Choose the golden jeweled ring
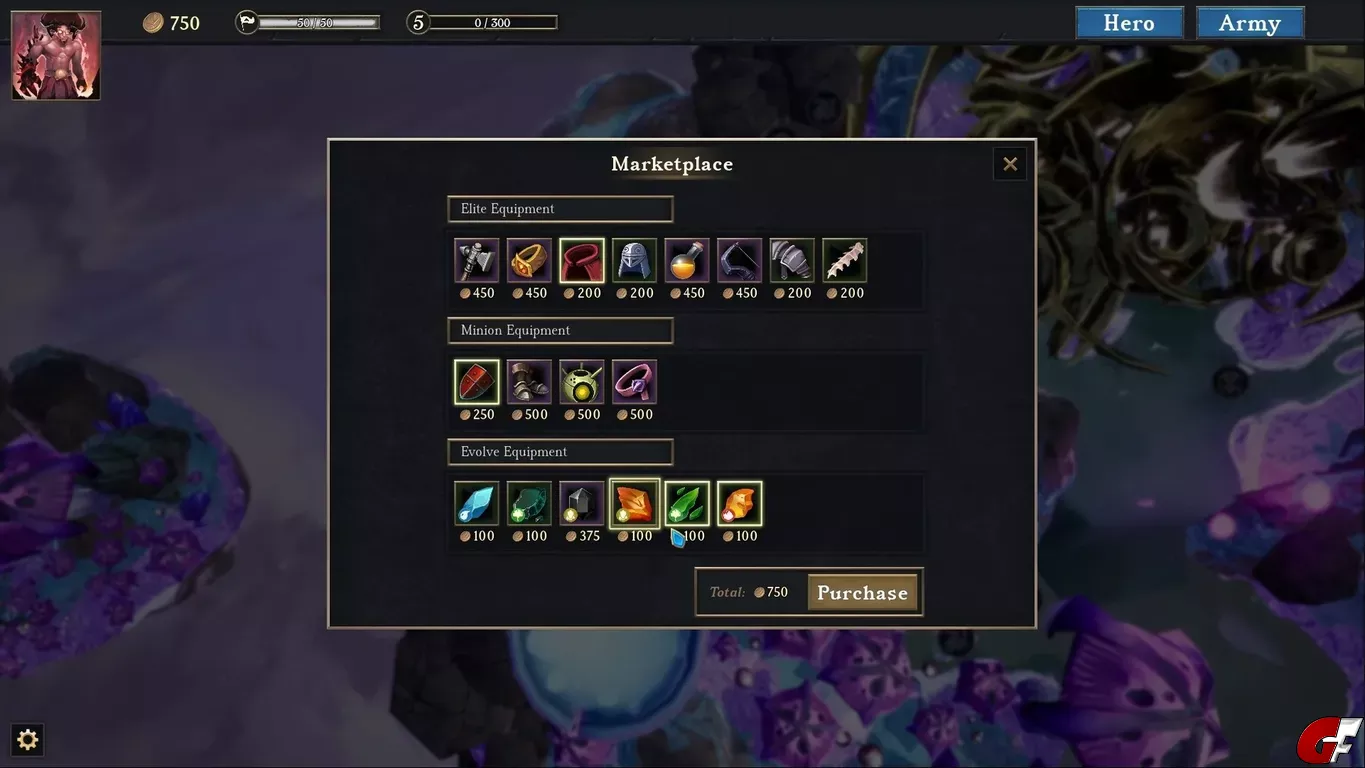Screen dimensions: 1365x768 pyautogui.click(x=529, y=261)
